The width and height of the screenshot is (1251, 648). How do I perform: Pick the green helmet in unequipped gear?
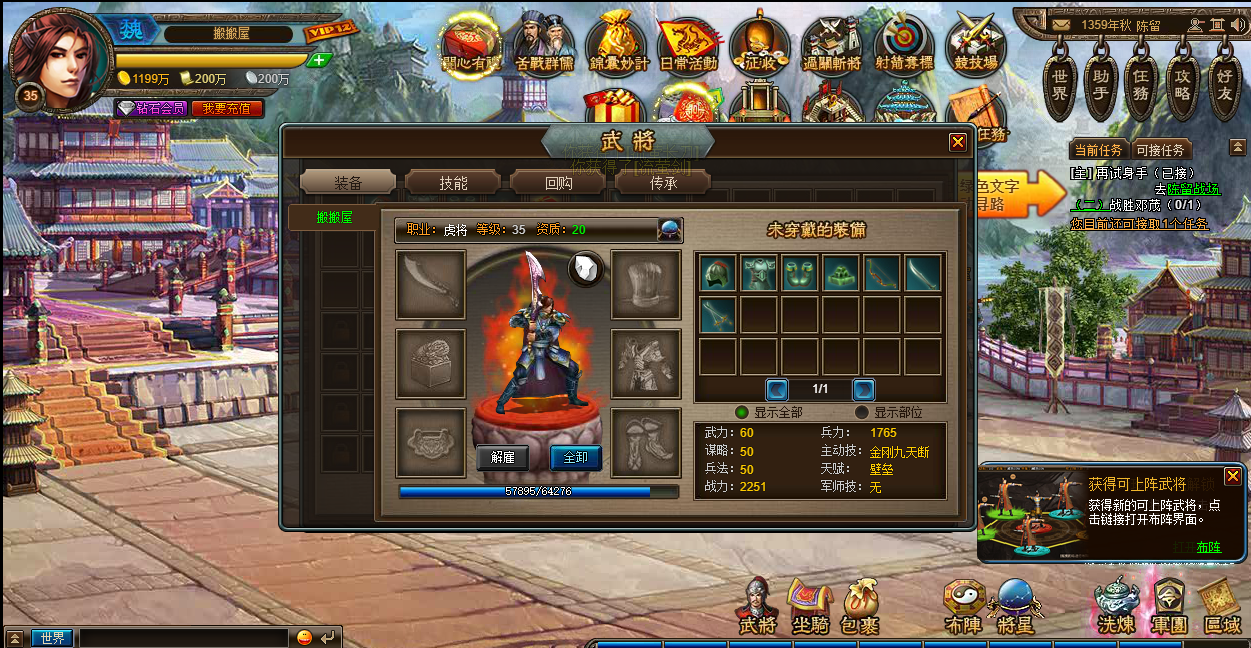click(717, 273)
